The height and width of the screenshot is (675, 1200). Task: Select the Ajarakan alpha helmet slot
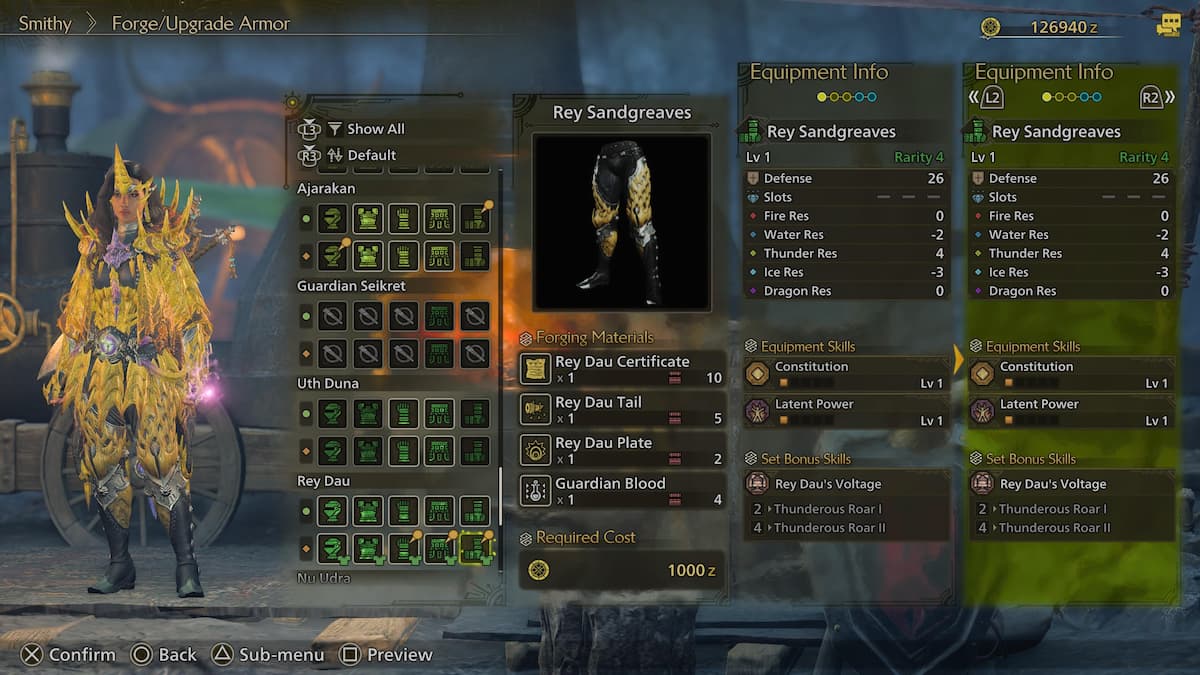click(x=332, y=219)
